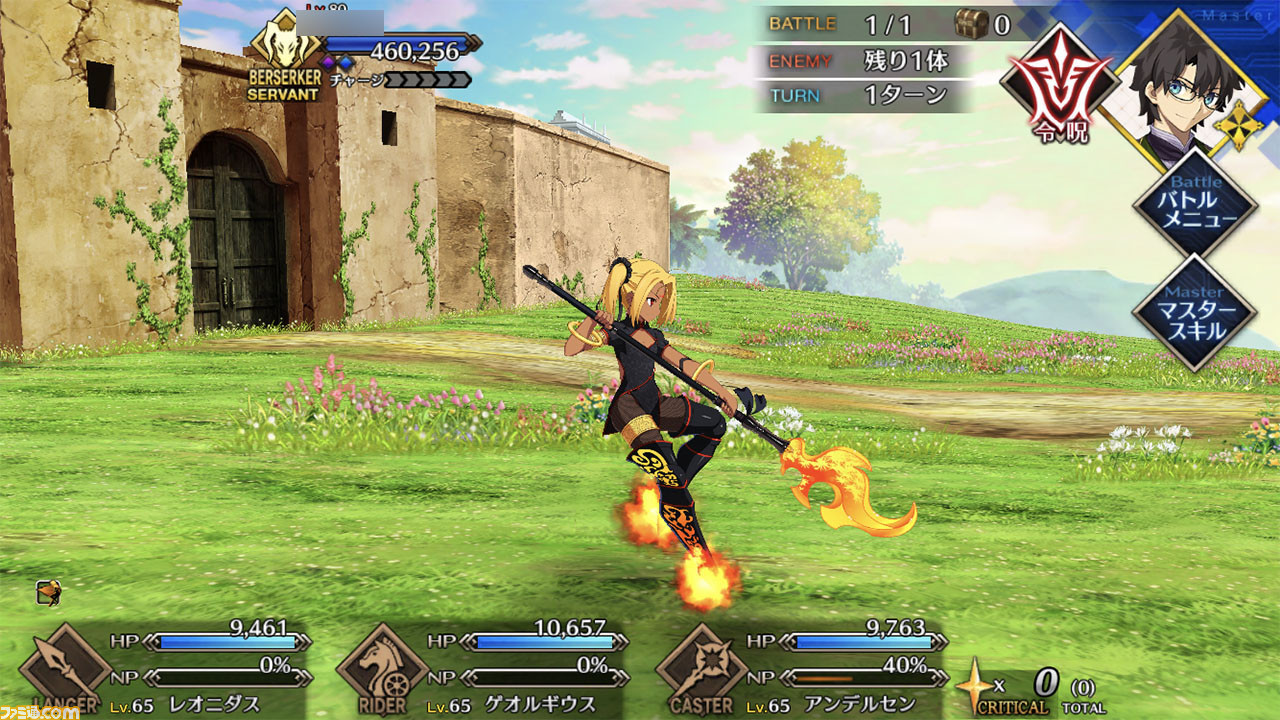The image size is (1280, 720).
Task: Select Rider Georgios status panel
Action: pyautogui.click(x=480, y=666)
